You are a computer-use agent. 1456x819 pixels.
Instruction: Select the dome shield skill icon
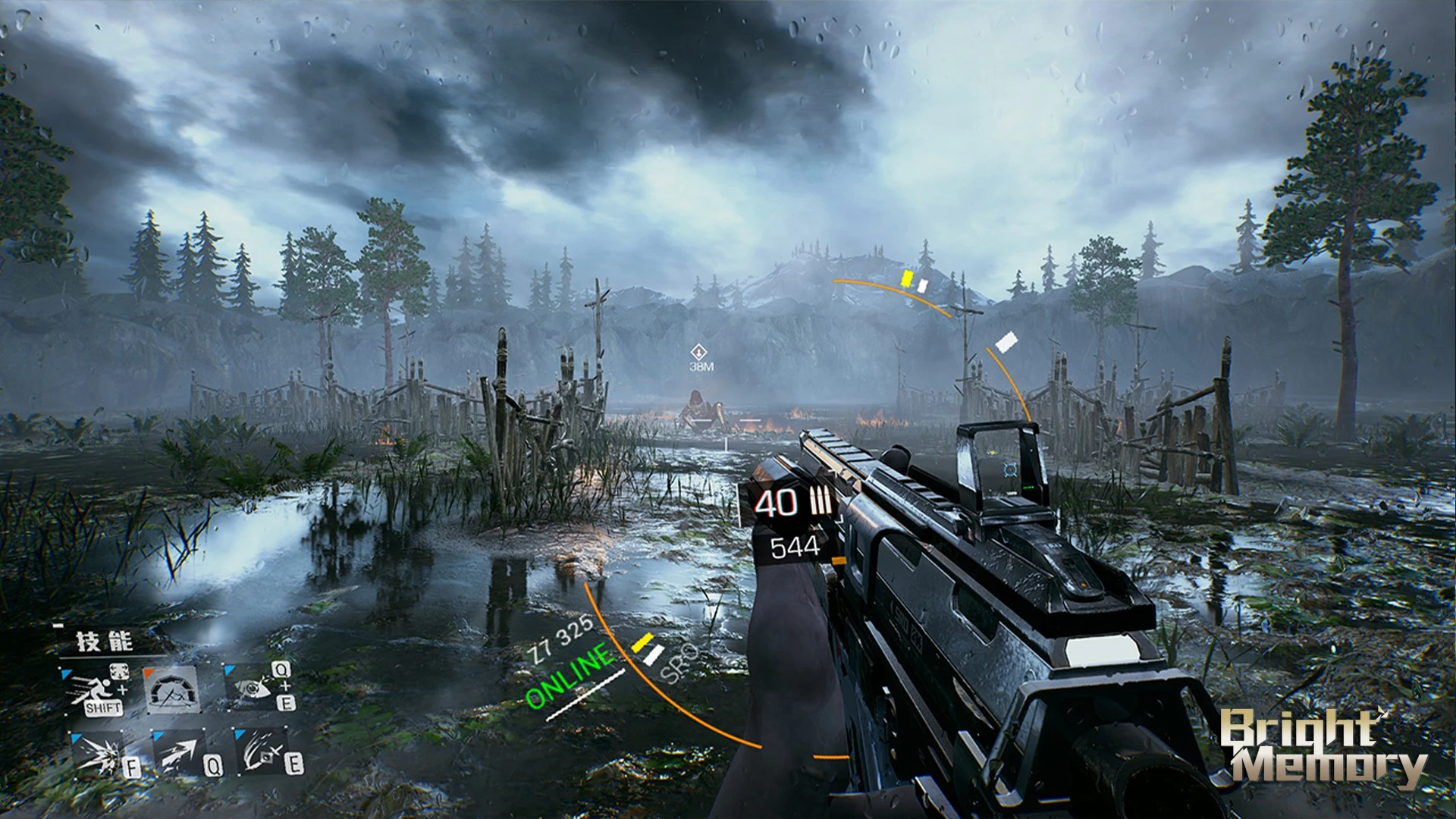tap(173, 690)
